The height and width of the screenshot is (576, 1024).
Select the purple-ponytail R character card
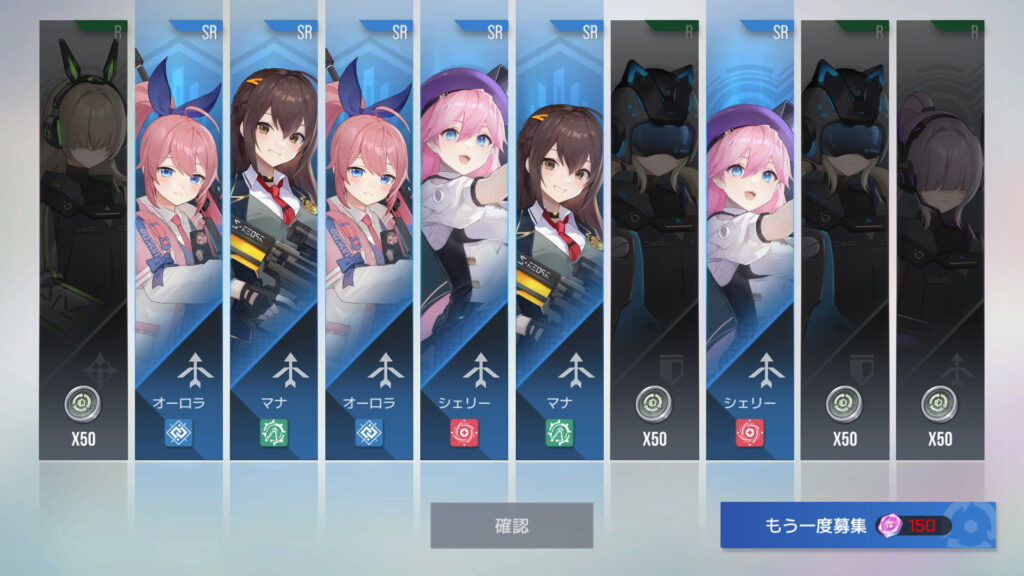point(940,240)
